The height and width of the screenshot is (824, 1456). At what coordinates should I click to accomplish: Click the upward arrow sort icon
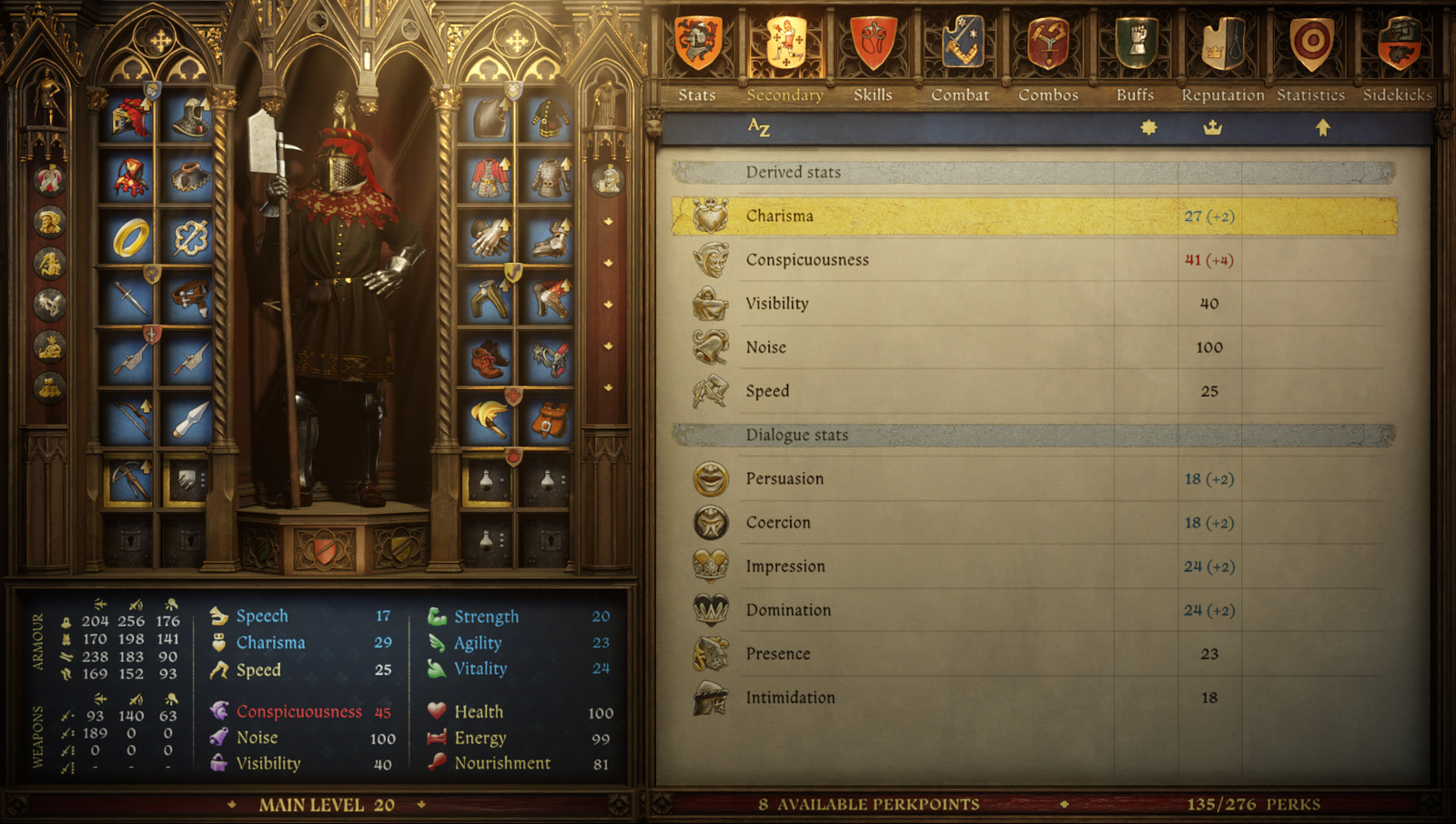[1324, 129]
